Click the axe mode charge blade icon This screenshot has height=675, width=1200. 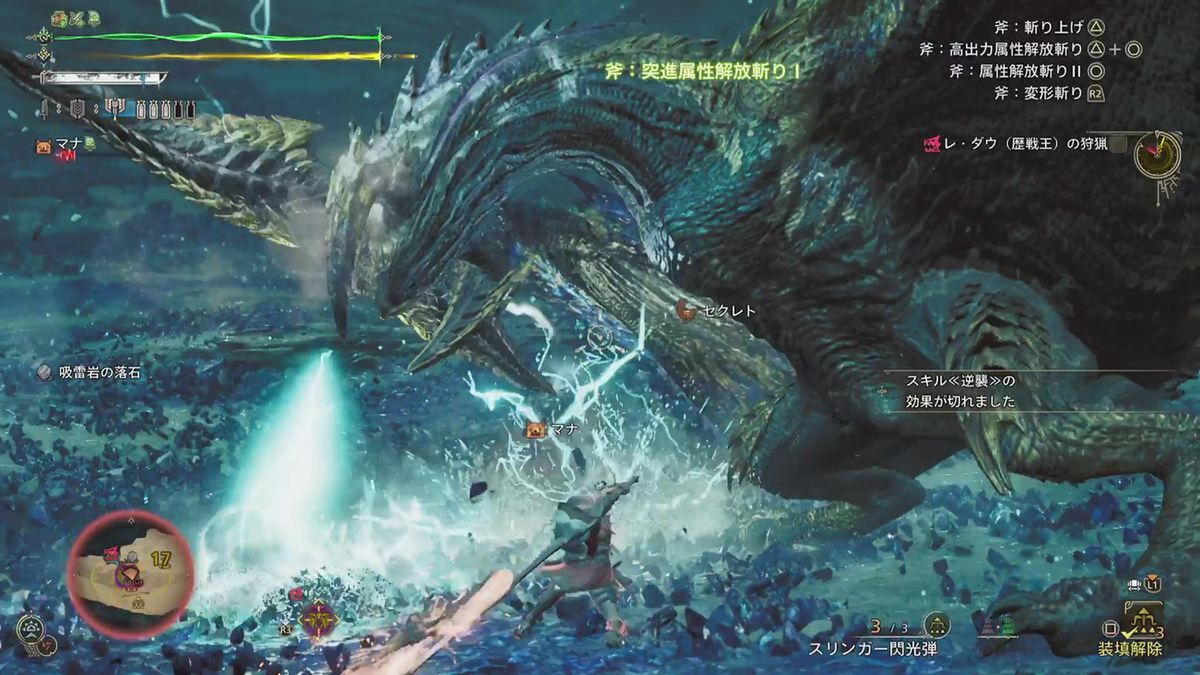(x=116, y=109)
